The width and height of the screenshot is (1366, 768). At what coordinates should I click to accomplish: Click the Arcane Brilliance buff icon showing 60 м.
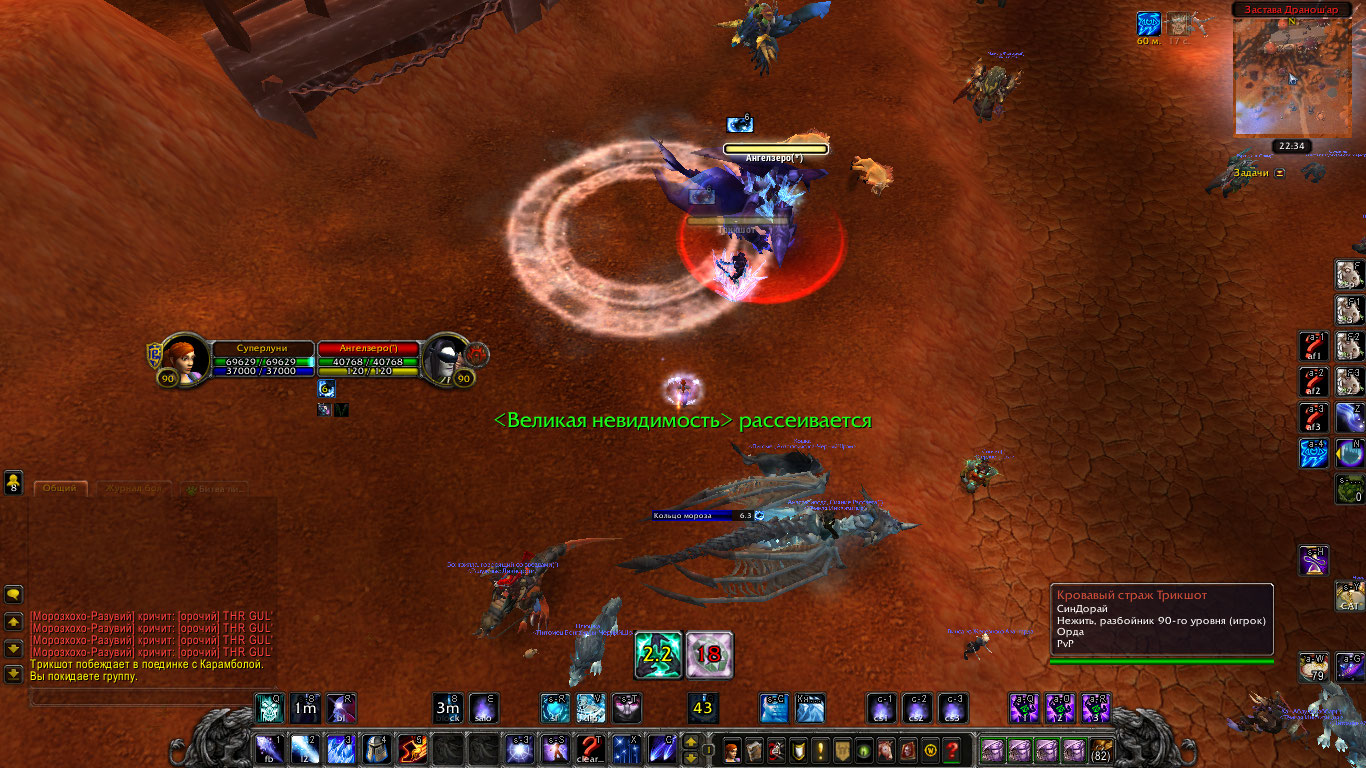tap(1149, 24)
